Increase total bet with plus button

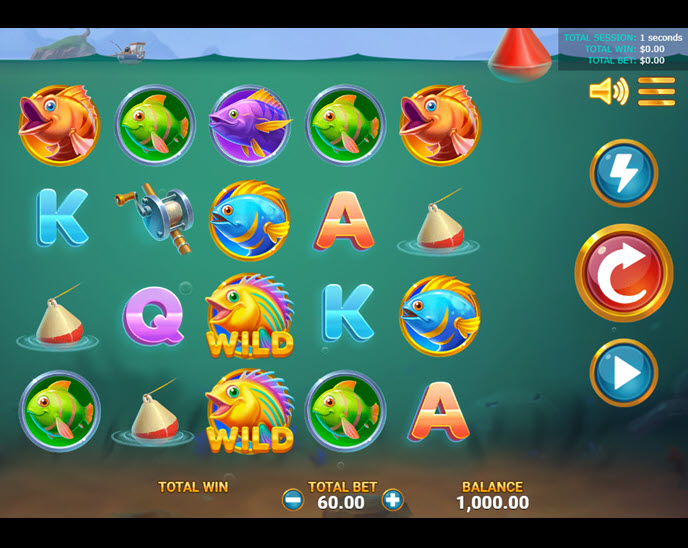(392, 500)
